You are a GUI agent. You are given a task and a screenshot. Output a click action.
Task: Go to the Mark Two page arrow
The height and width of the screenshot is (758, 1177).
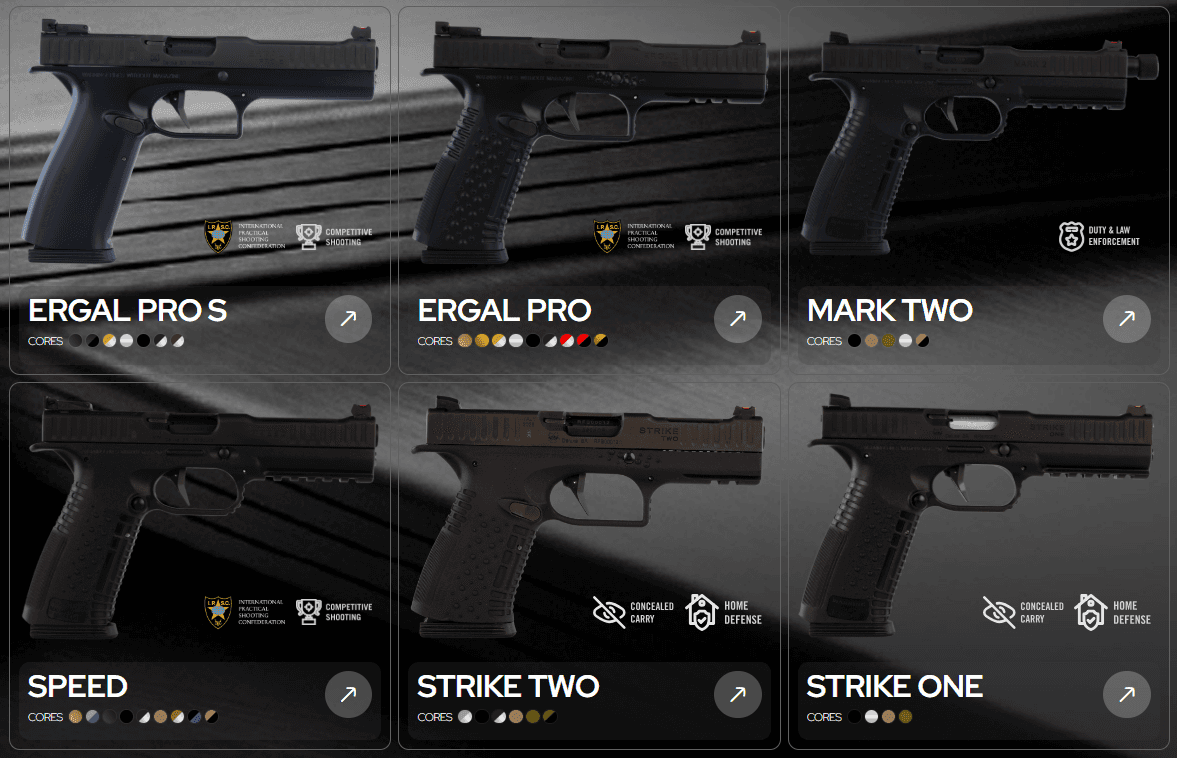pos(1126,319)
